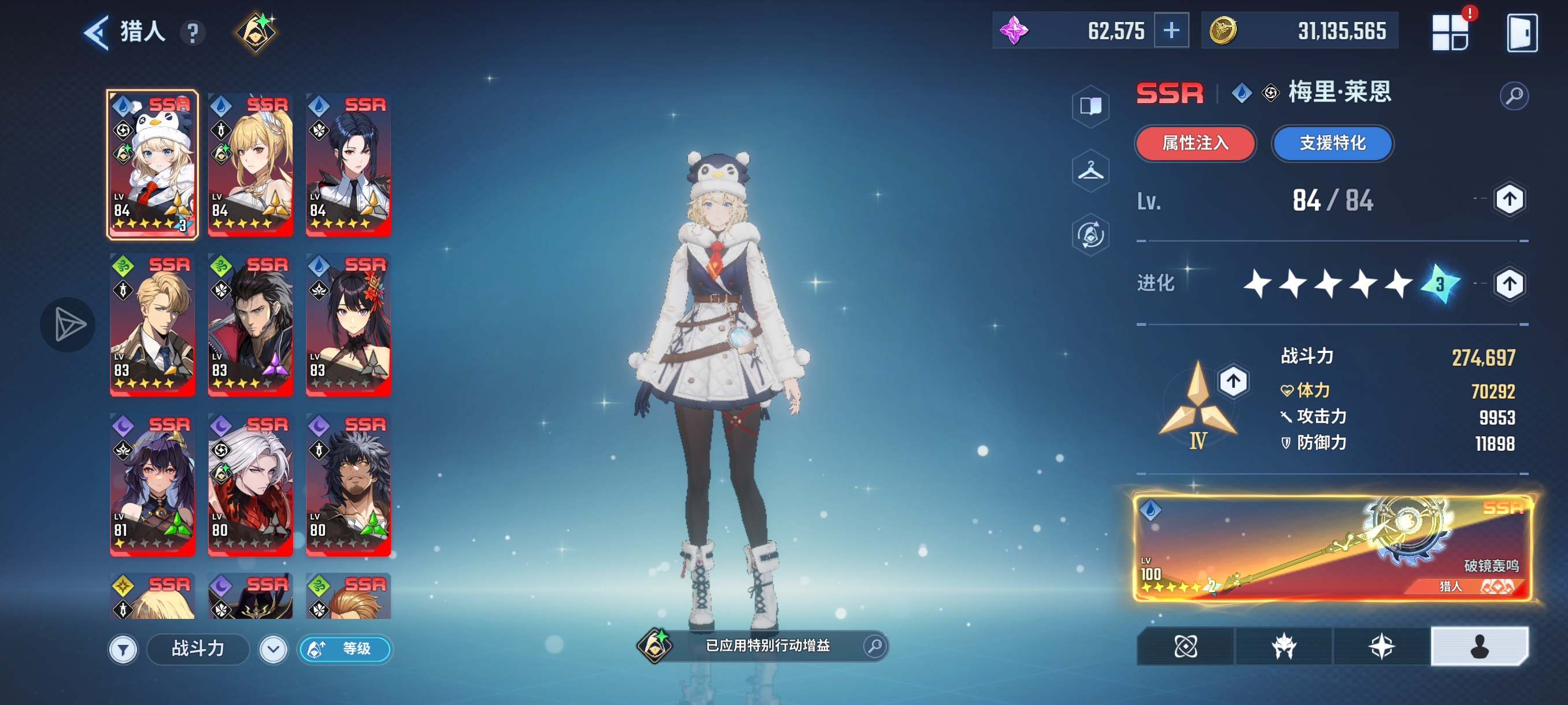Screen dimensions: 1568x705
Task: Add more purple diamonds with plus button
Action: 1171,31
